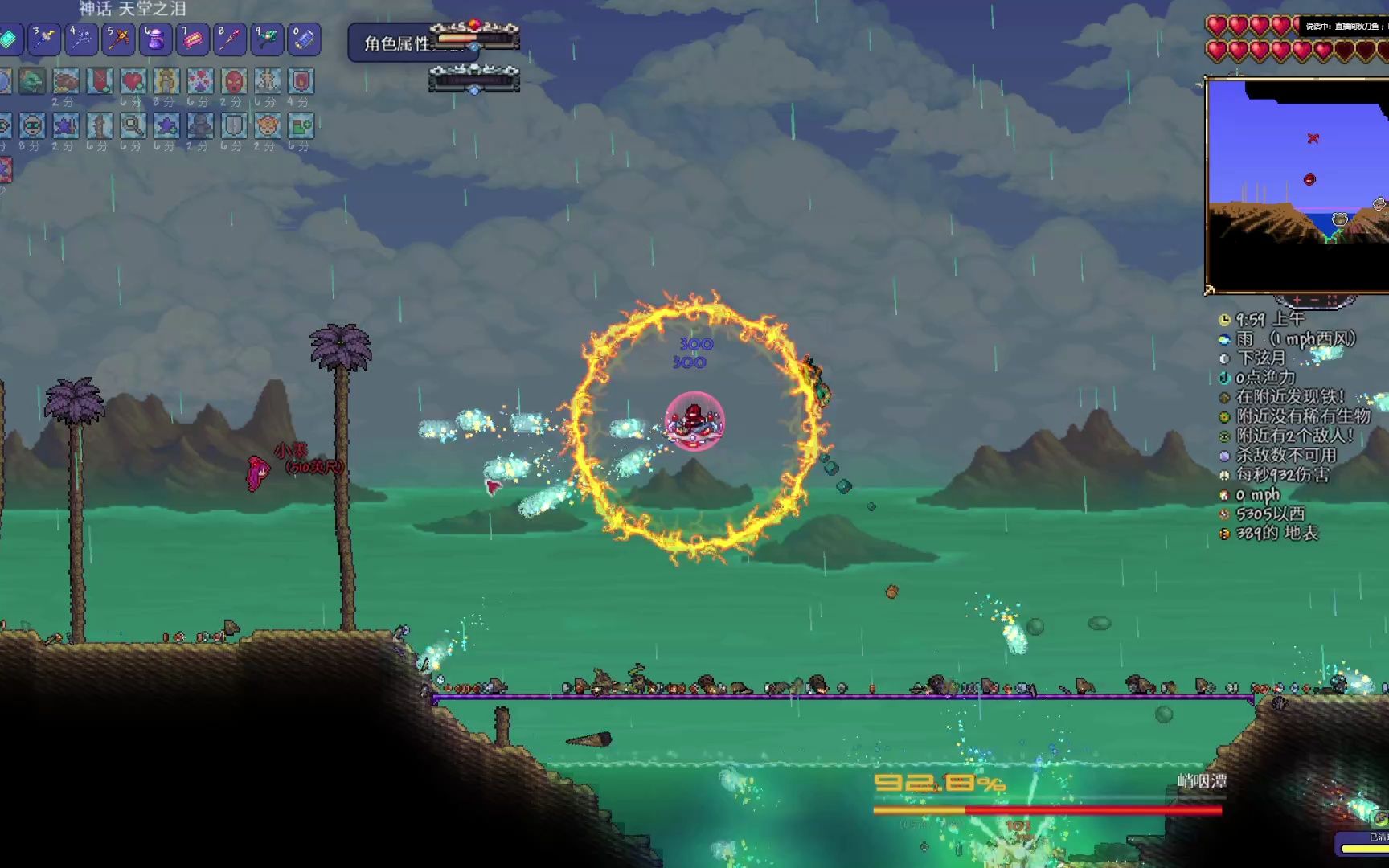
Task: Click the magnifying glass buff icon
Action: [133, 125]
